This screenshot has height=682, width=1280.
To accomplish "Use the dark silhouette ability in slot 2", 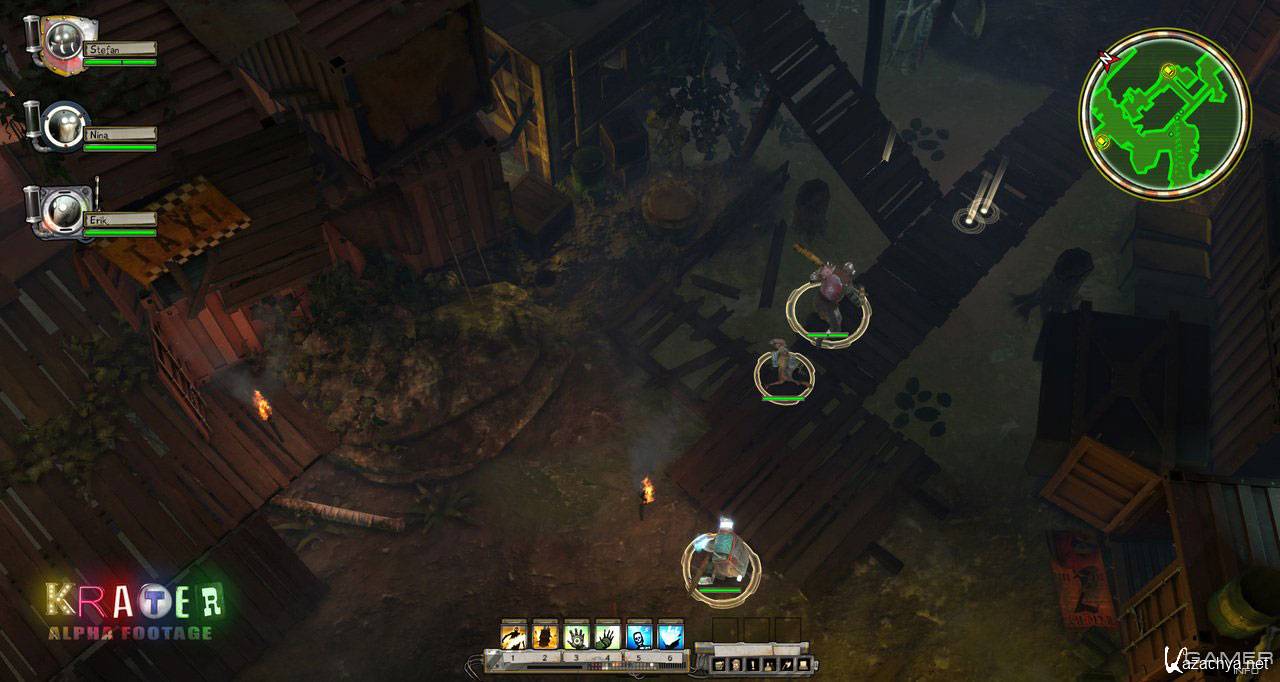I will 545,635.
